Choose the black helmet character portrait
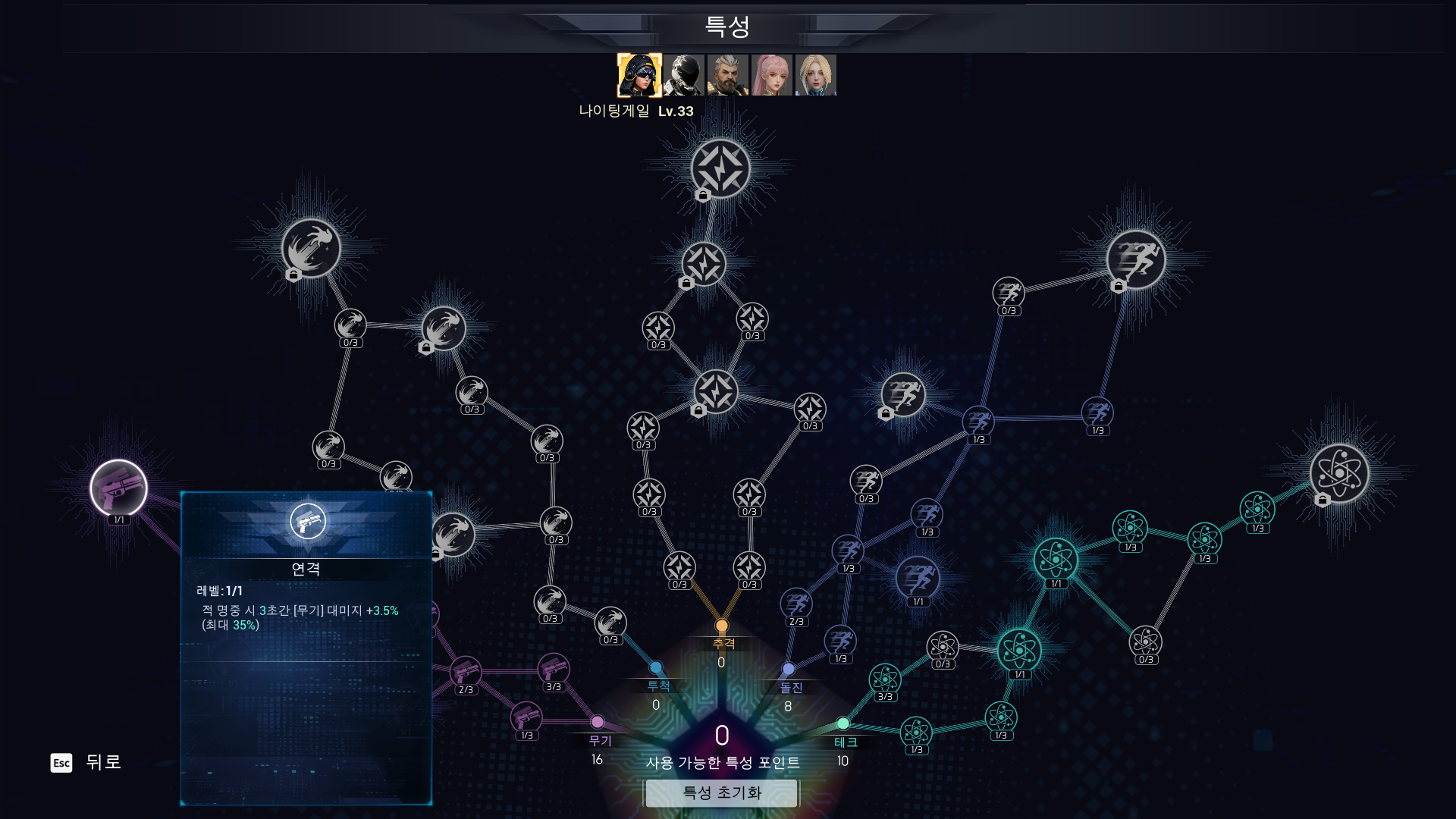This screenshot has height=819, width=1456. point(684,75)
